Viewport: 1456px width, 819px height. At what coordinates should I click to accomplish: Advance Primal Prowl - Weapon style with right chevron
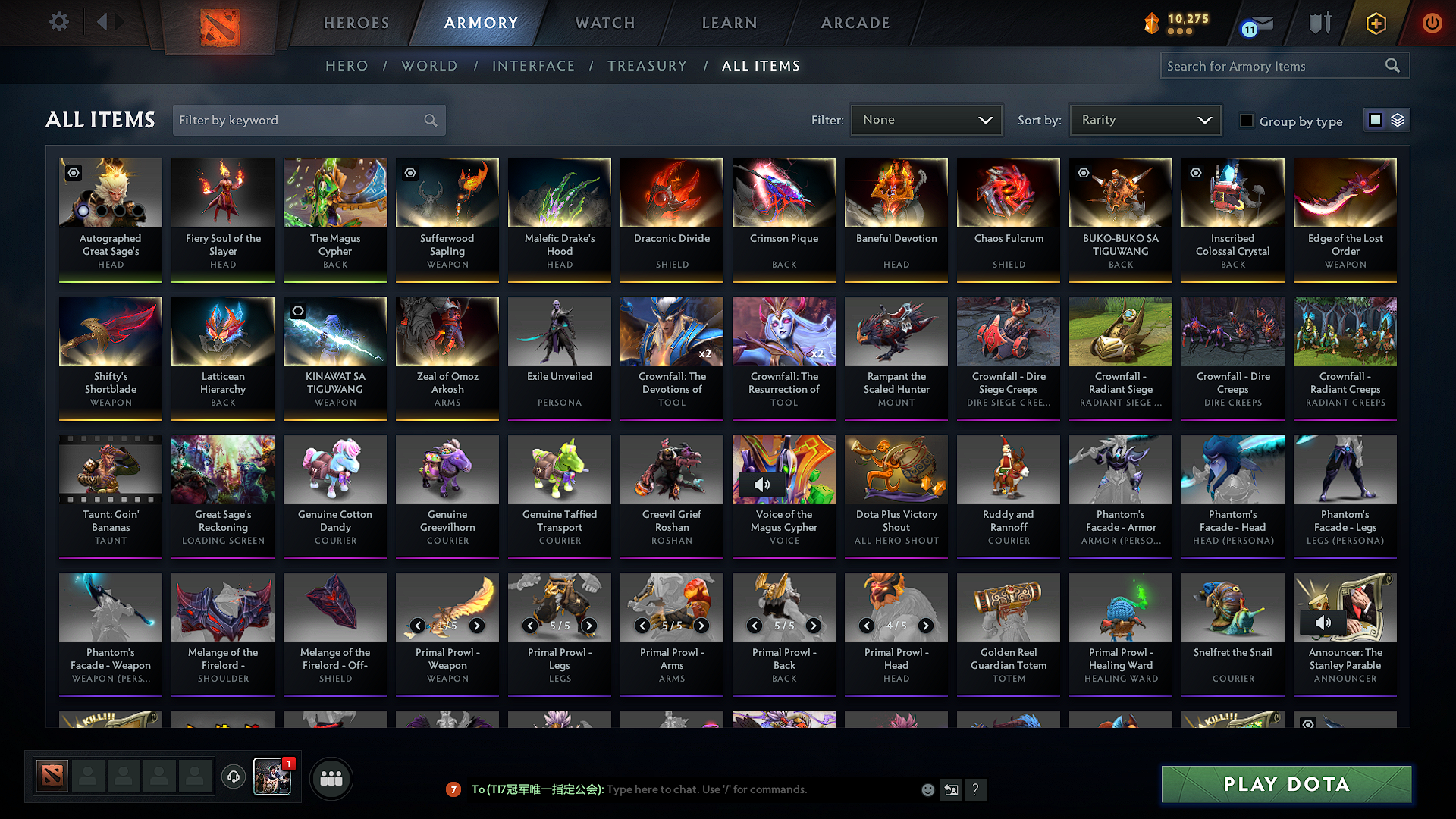coord(477,626)
